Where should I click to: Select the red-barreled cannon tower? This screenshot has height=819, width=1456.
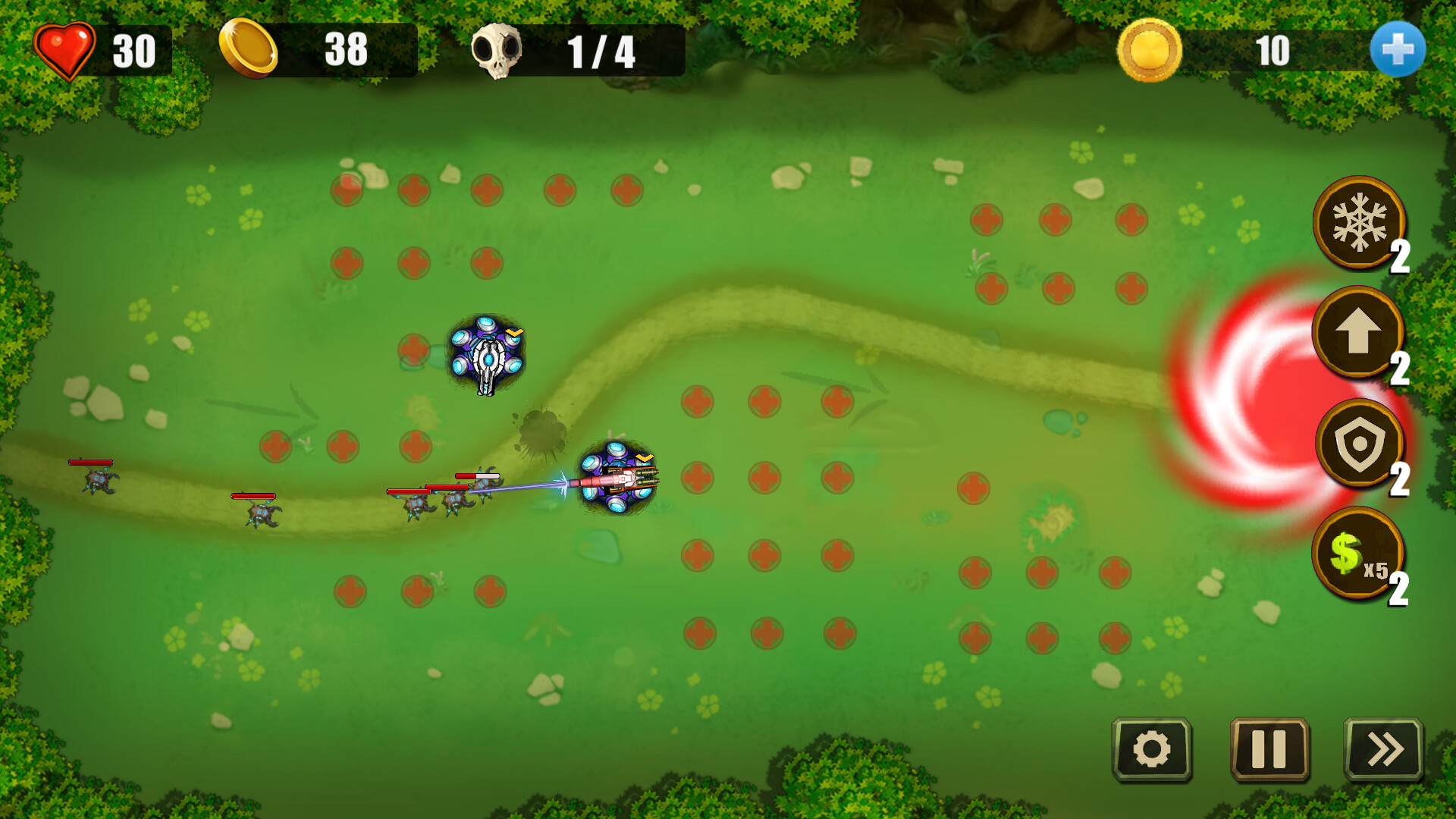(x=618, y=479)
